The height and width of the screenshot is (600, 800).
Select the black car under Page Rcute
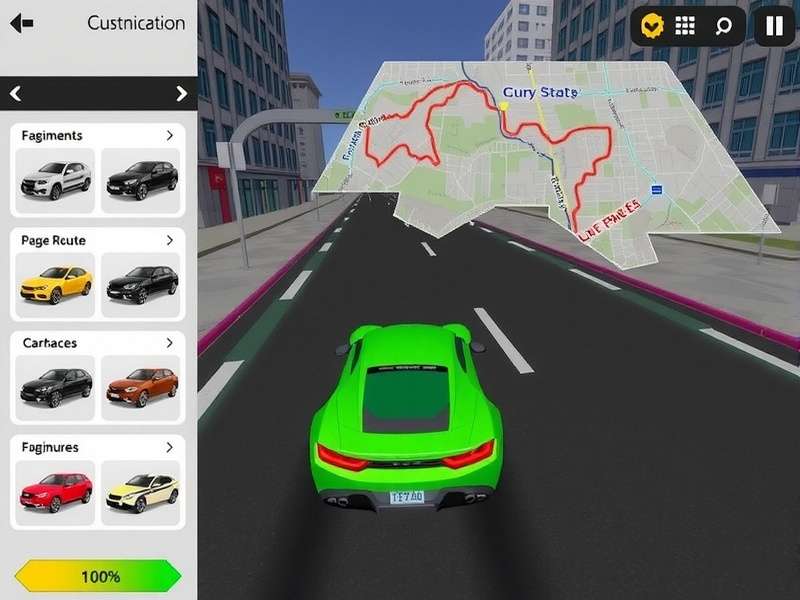click(141, 284)
